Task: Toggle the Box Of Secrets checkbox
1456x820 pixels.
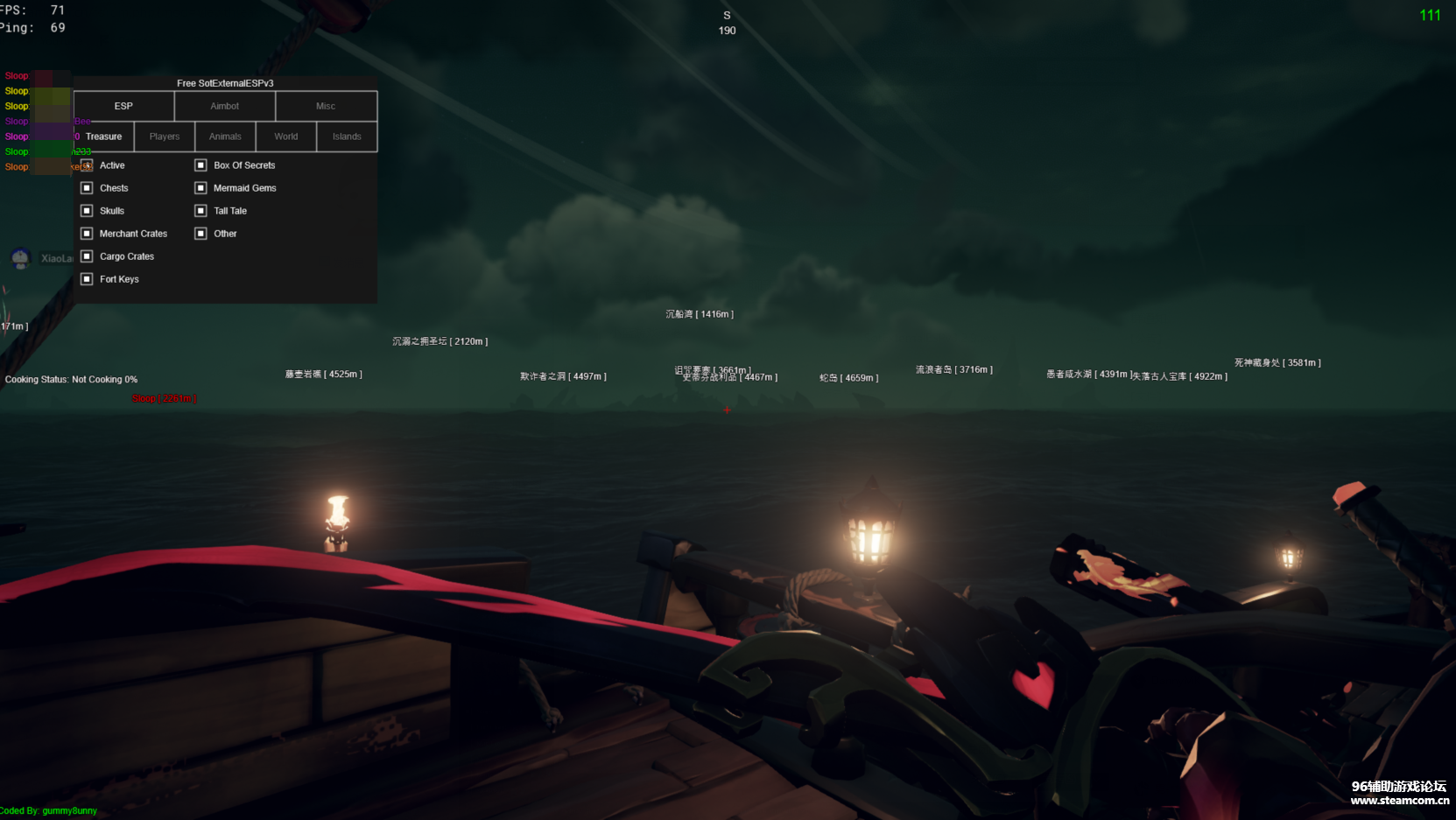Action: tap(200, 165)
